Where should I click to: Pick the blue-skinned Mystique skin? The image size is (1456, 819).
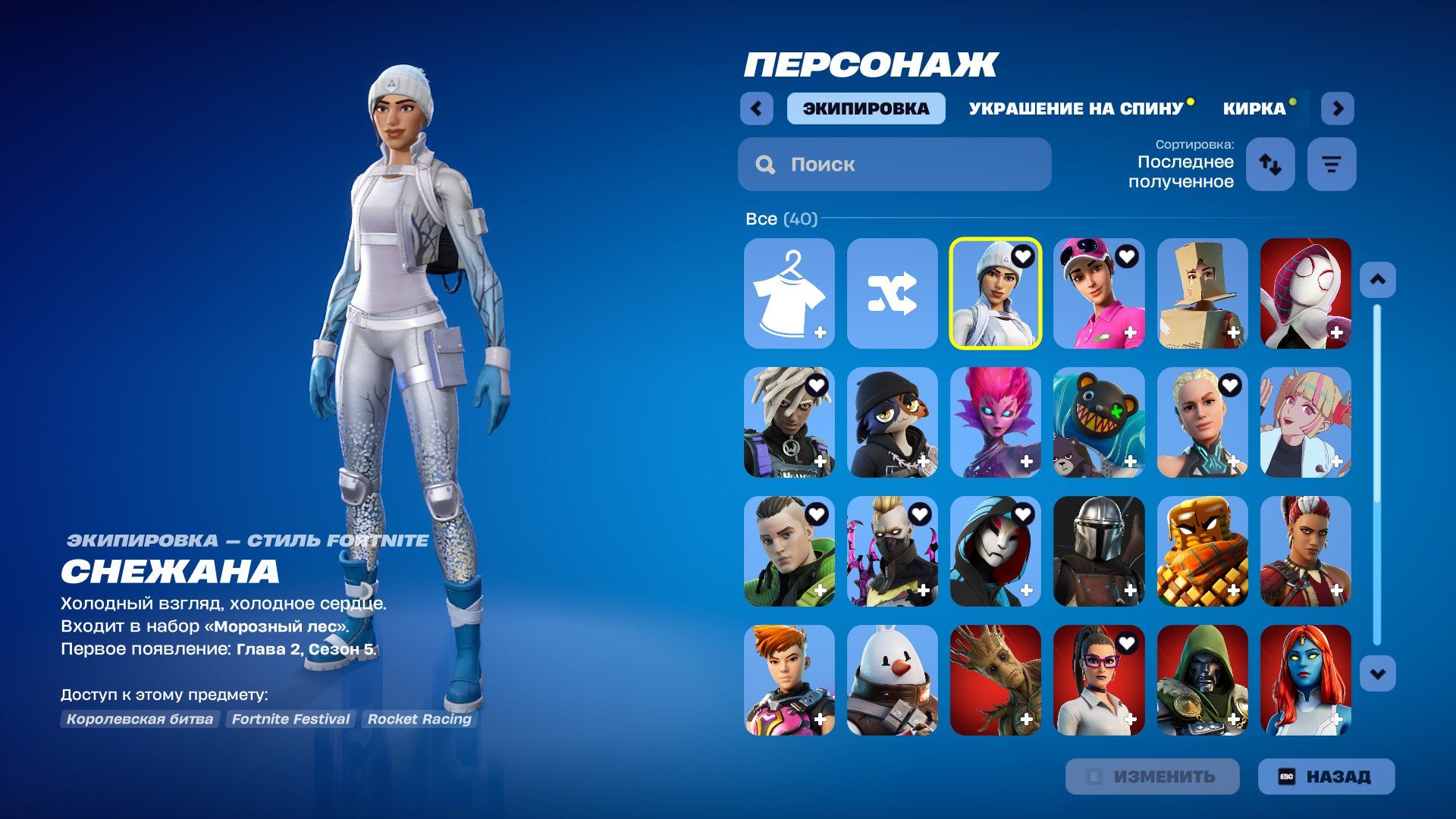click(1305, 680)
